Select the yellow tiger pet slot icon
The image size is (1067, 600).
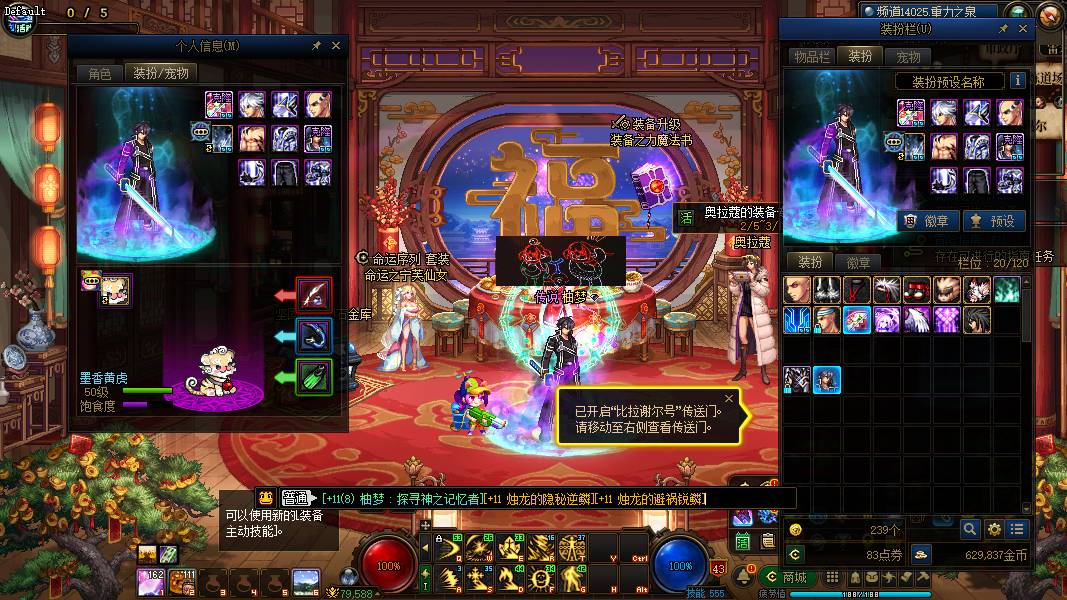115,290
